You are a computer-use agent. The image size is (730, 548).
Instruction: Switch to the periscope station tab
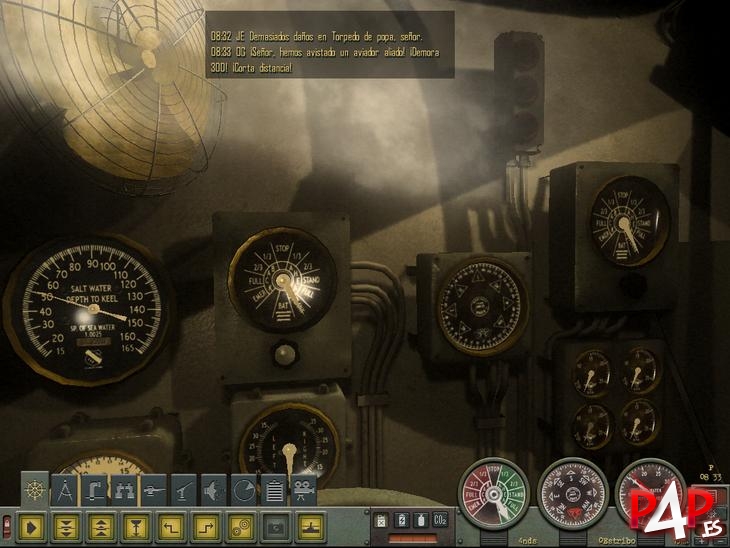coord(95,489)
